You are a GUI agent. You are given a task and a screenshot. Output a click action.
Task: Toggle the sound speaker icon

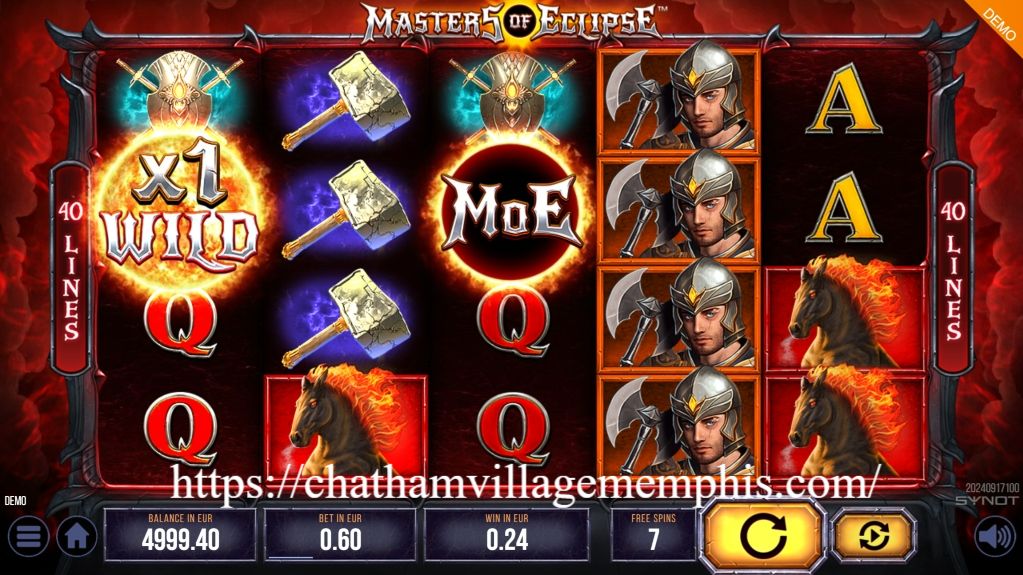click(x=995, y=537)
